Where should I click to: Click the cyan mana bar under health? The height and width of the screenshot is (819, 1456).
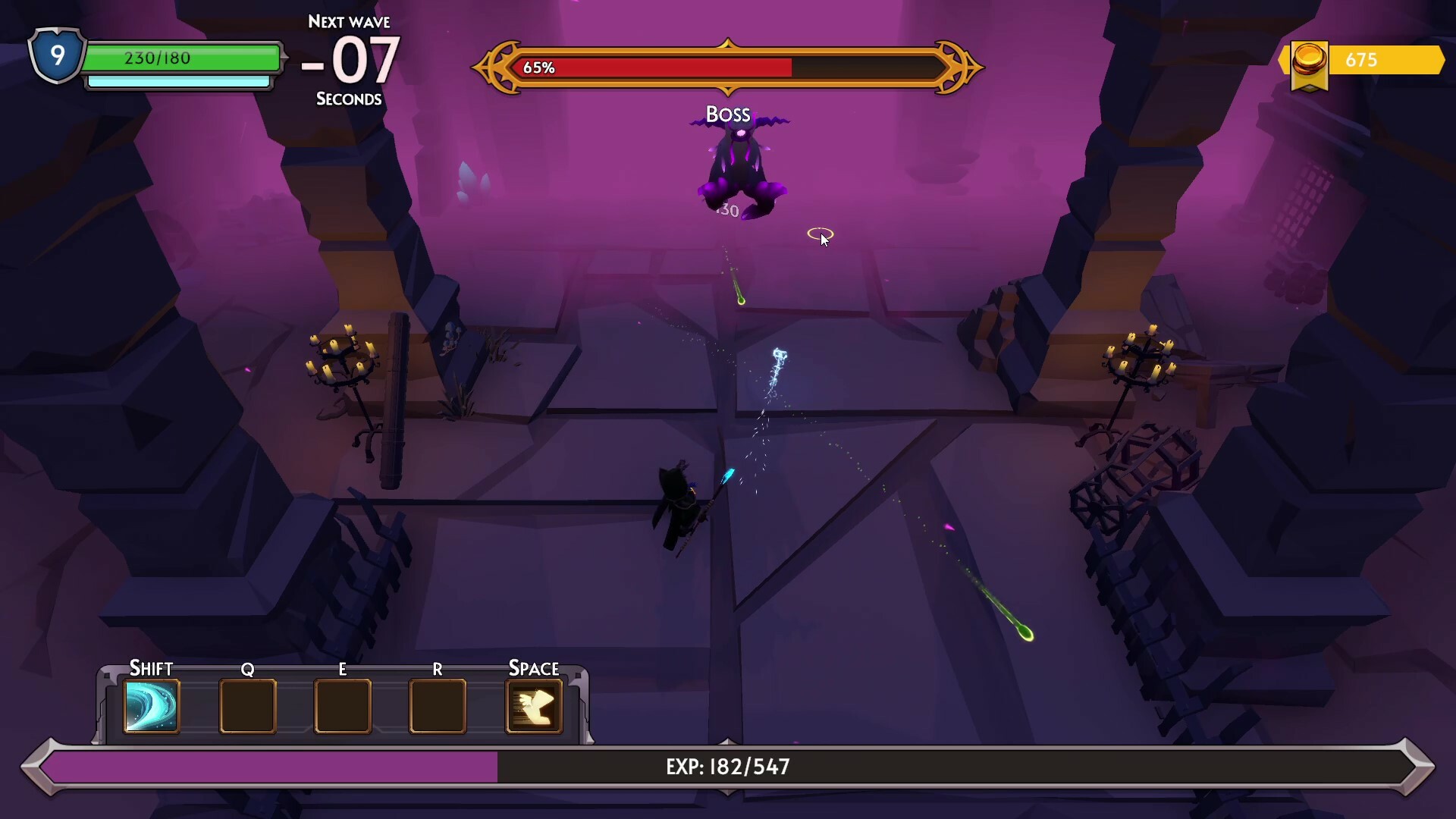point(179,80)
